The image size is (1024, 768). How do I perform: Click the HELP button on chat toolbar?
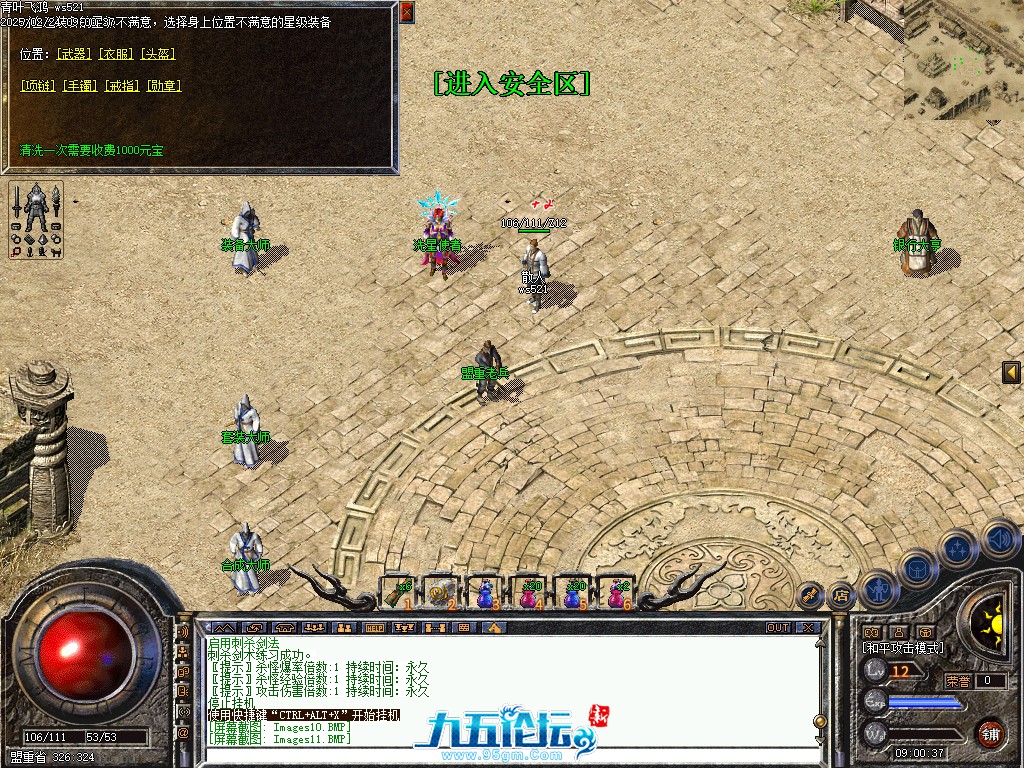[374, 628]
